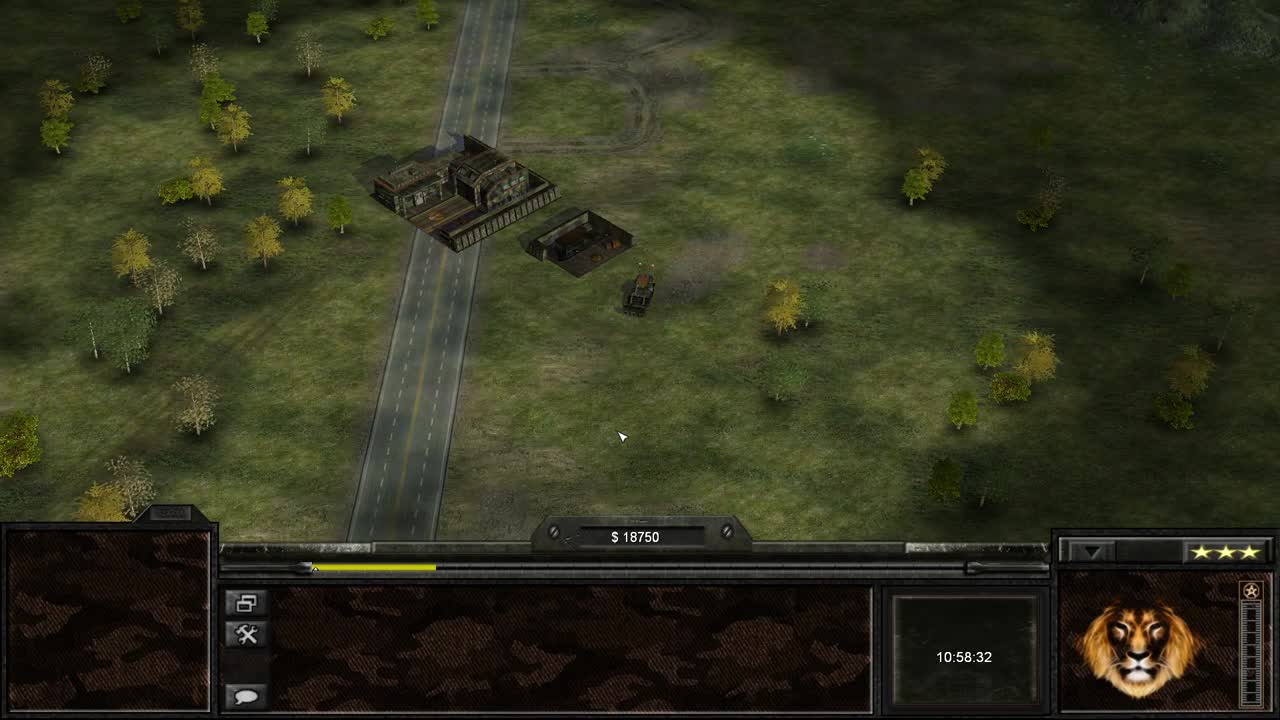This screenshot has width=1280, height=720.
Task: Toggle communications with the chat bubble
Action: pyautogui.click(x=248, y=695)
